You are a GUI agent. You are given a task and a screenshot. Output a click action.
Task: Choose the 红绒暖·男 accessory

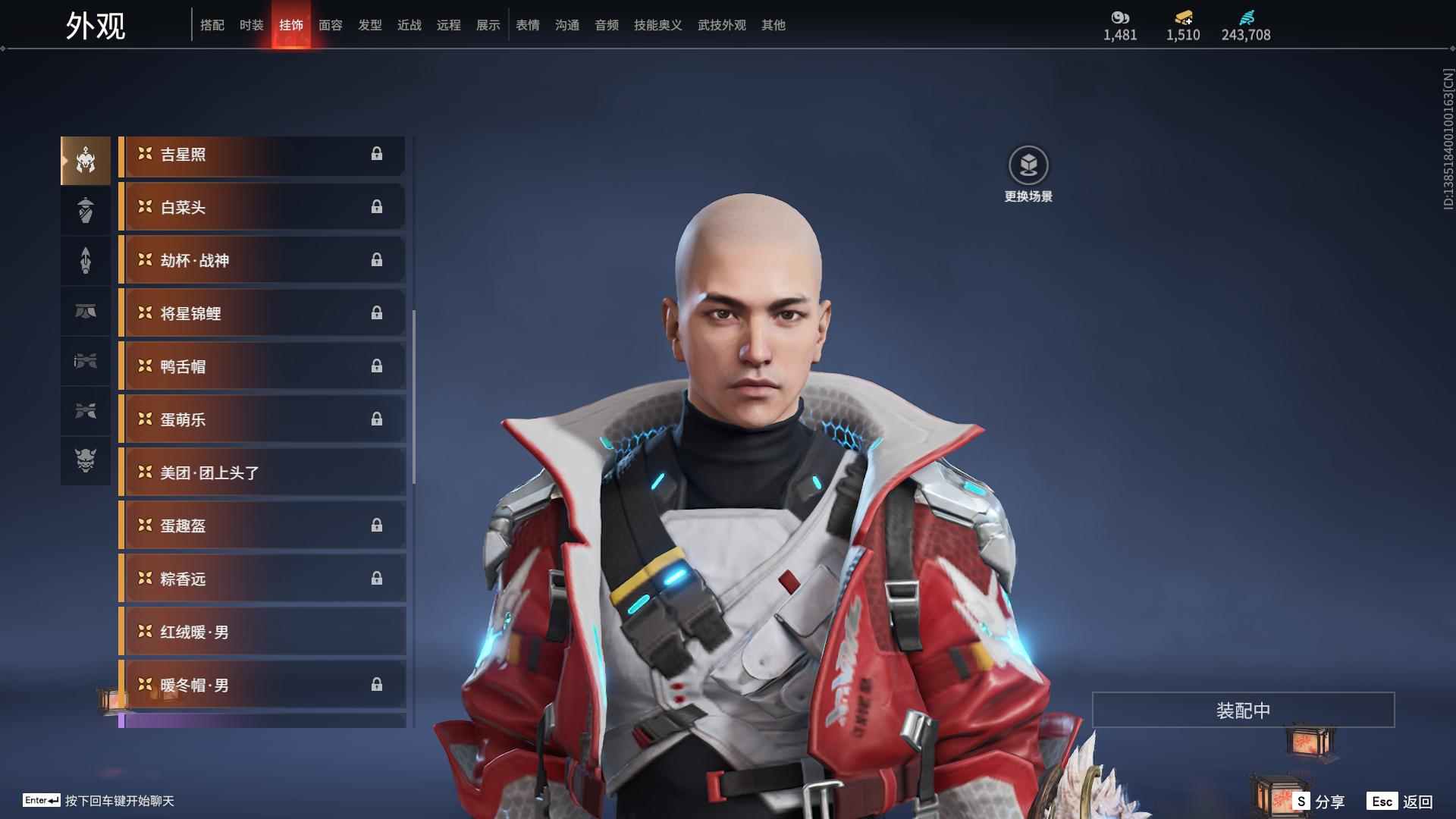262,632
